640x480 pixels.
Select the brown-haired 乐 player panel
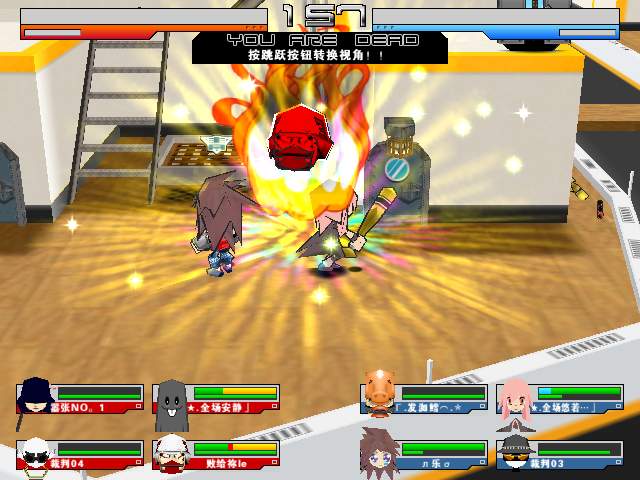click(x=424, y=455)
